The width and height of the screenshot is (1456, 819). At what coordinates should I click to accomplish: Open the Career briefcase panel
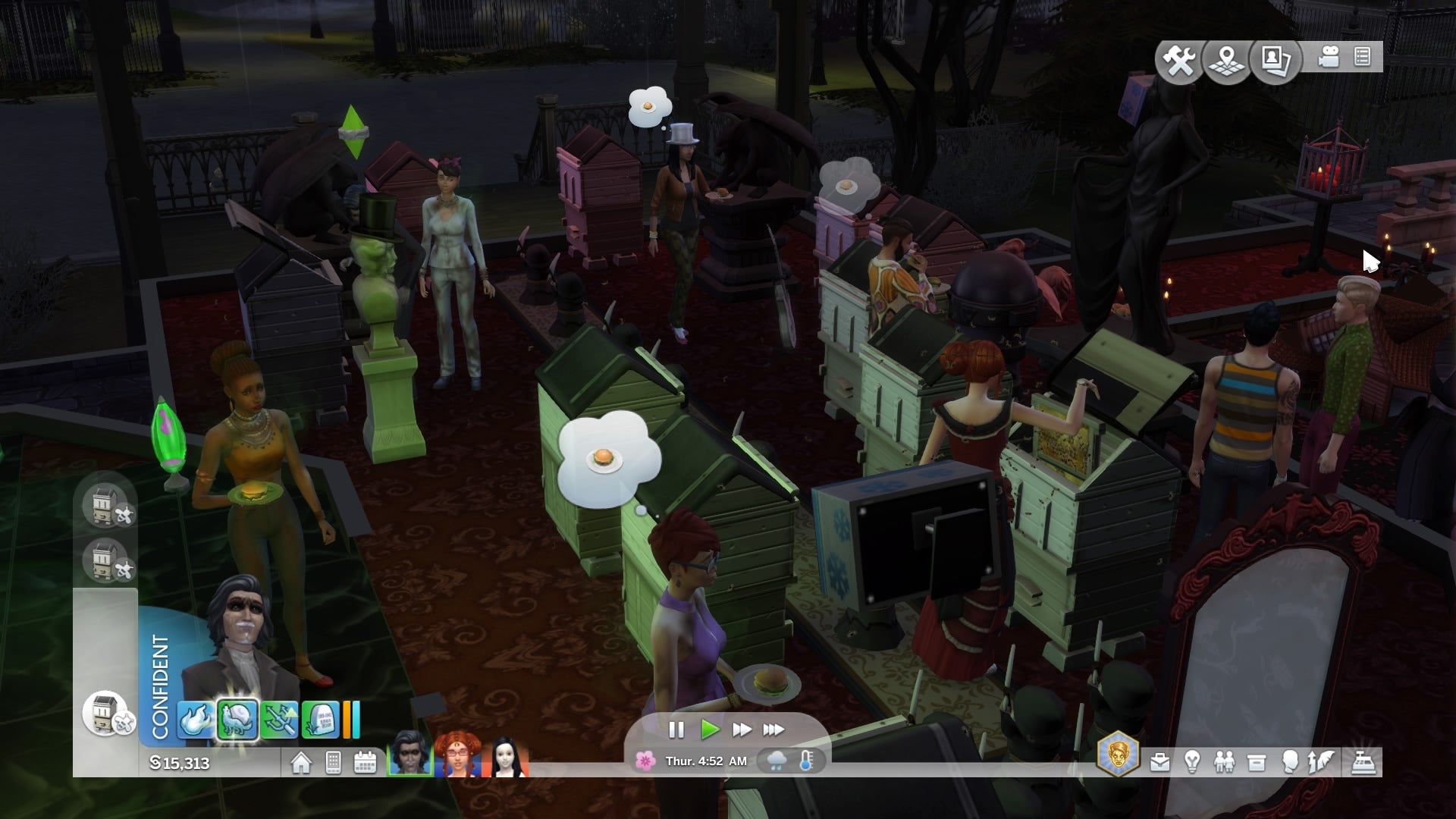(x=1159, y=762)
